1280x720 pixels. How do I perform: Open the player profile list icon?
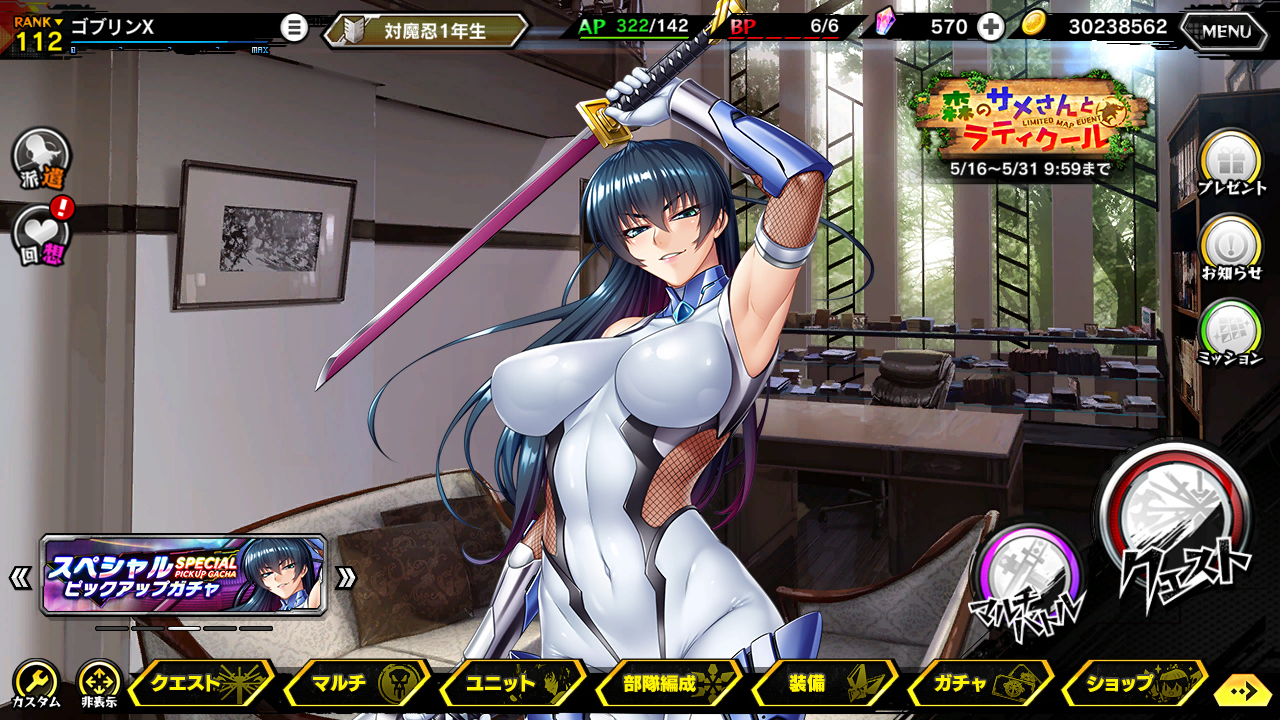[x=293, y=28]
